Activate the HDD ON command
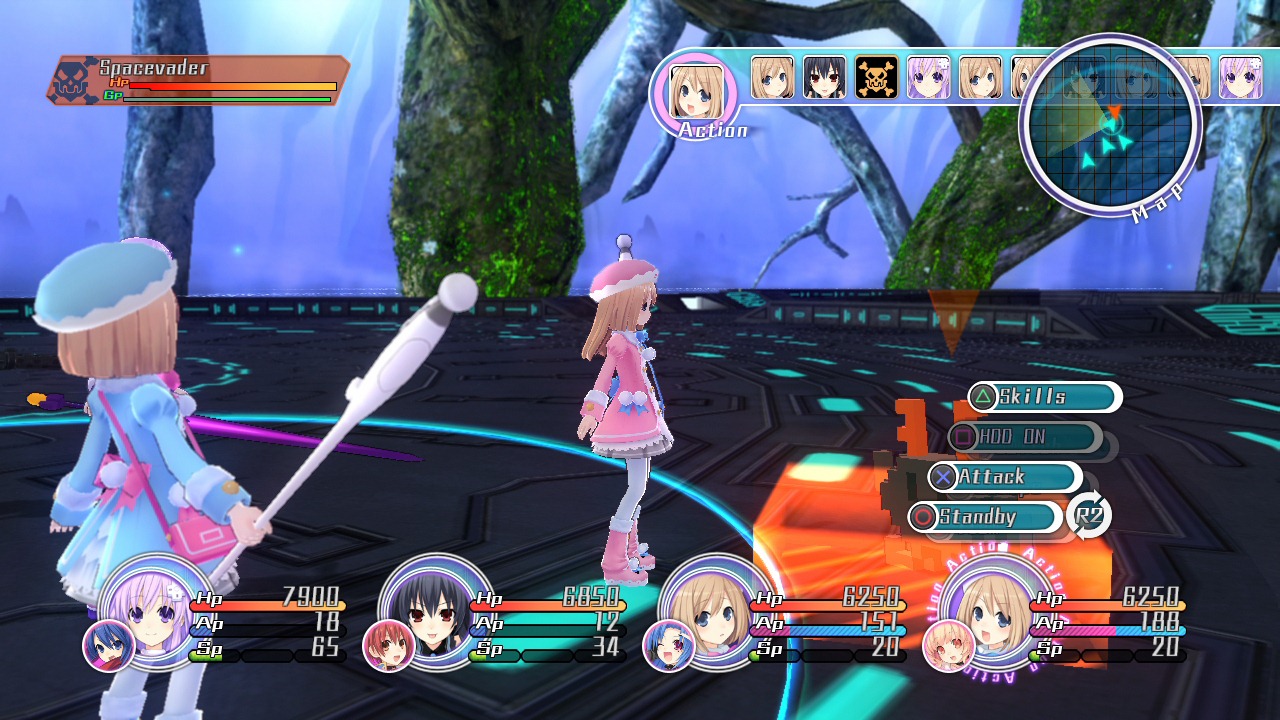The width and height of the screenshot is (1280, 720). click(x=1024, y=437)
